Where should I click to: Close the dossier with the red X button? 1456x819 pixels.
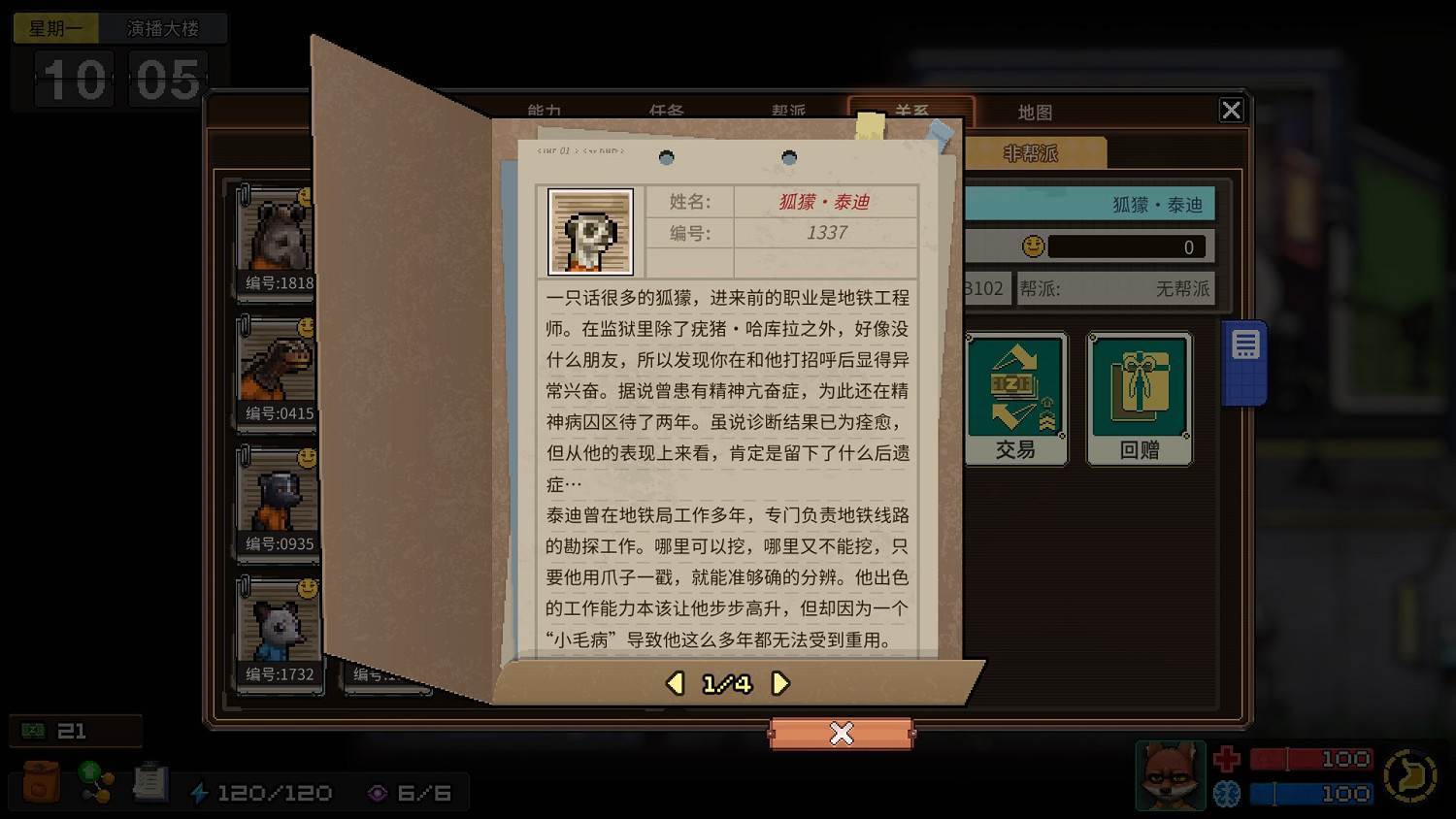point(841,734)
